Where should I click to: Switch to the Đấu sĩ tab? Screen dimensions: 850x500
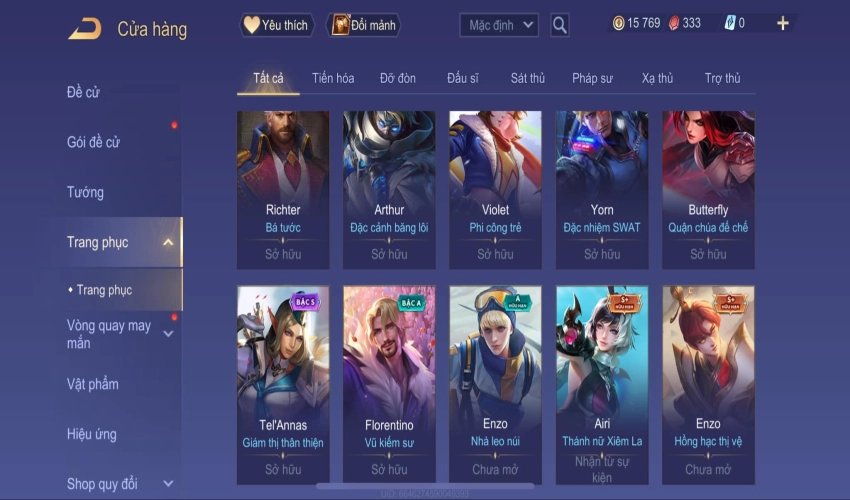(464, 78)
